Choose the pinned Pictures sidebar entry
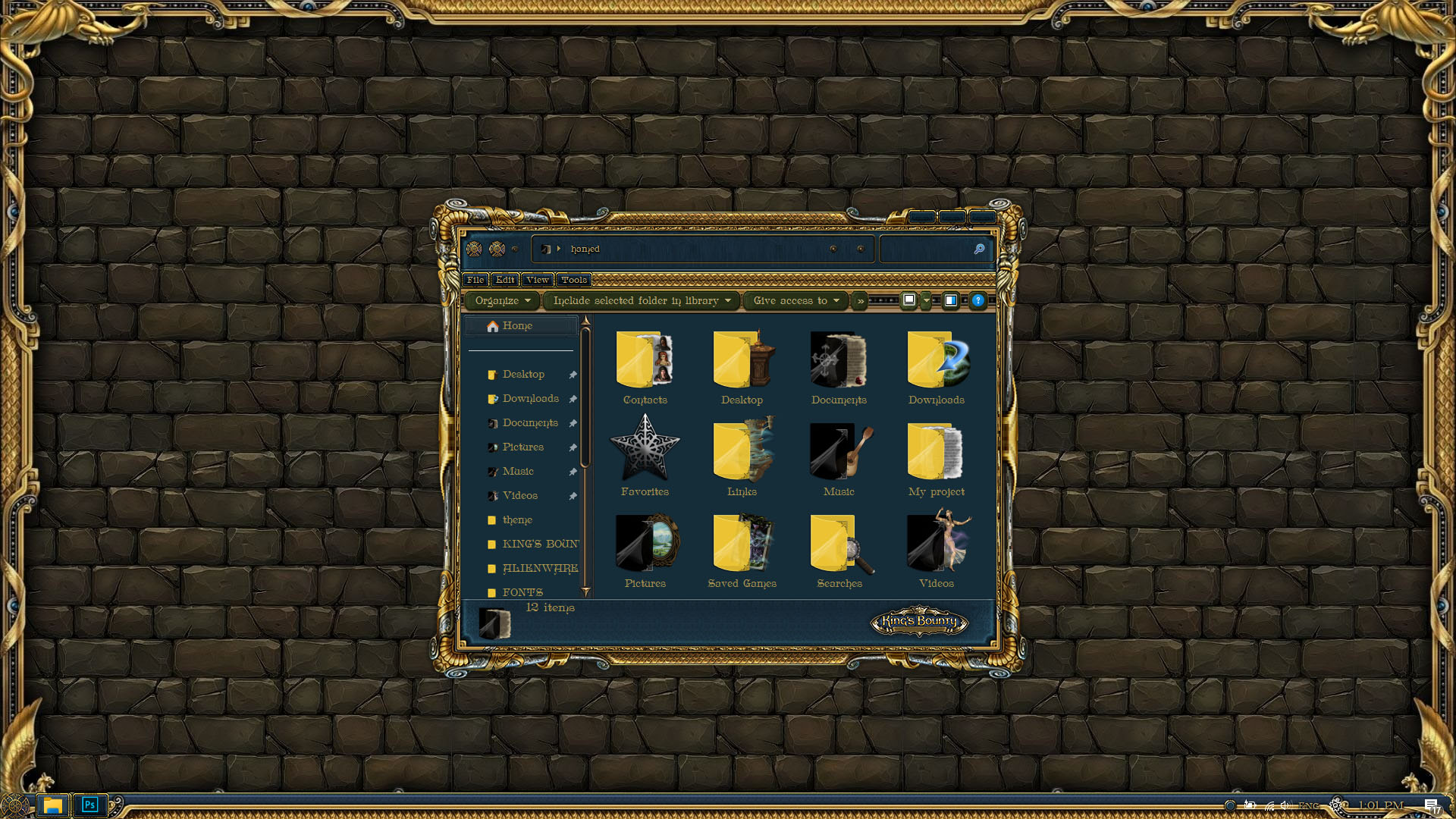Screen dimensions: 1456x819 pos(522,447)
